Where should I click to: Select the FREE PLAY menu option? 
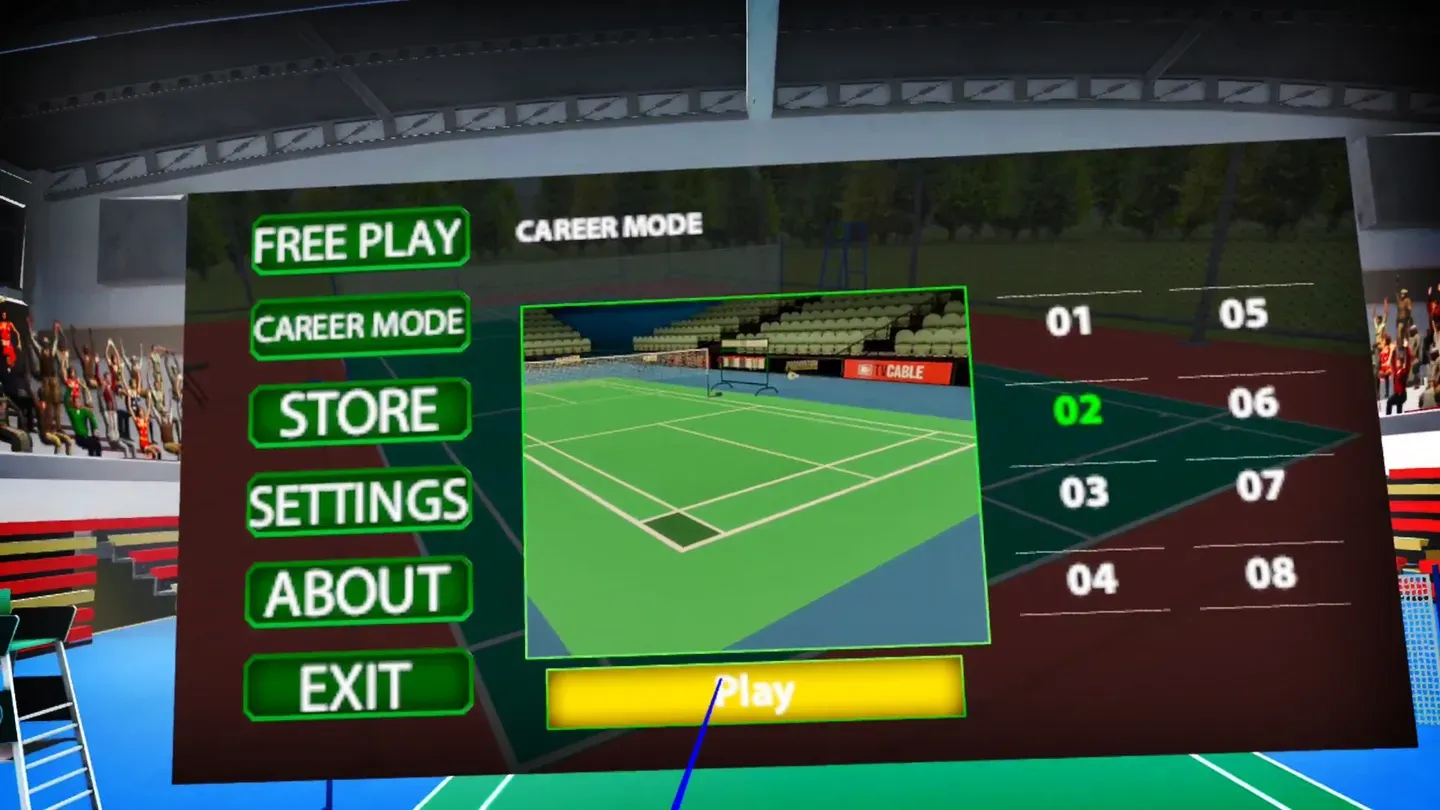(x=359, y=239)
